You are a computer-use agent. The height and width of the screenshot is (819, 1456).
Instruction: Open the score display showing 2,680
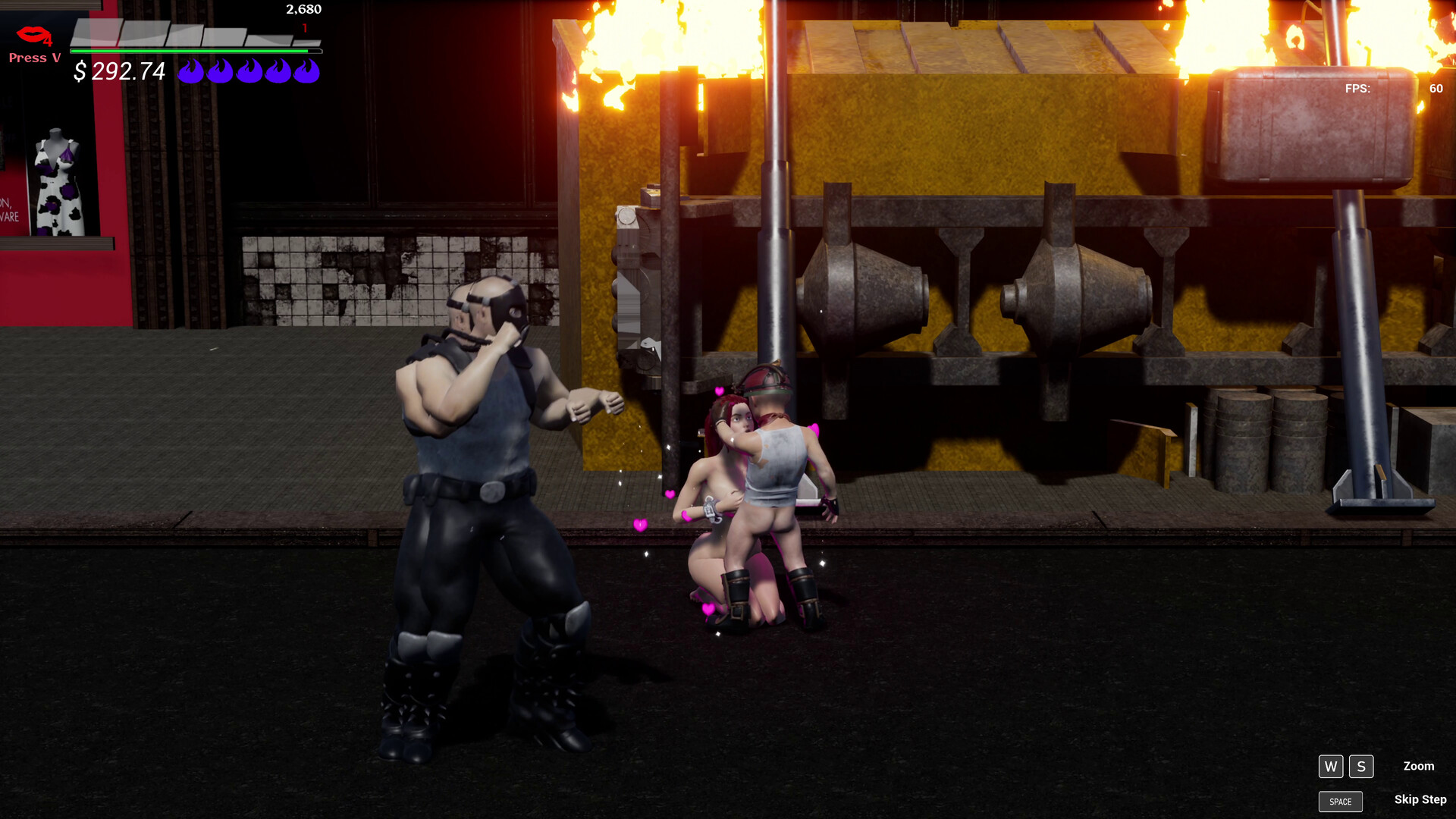pos(303,10)
